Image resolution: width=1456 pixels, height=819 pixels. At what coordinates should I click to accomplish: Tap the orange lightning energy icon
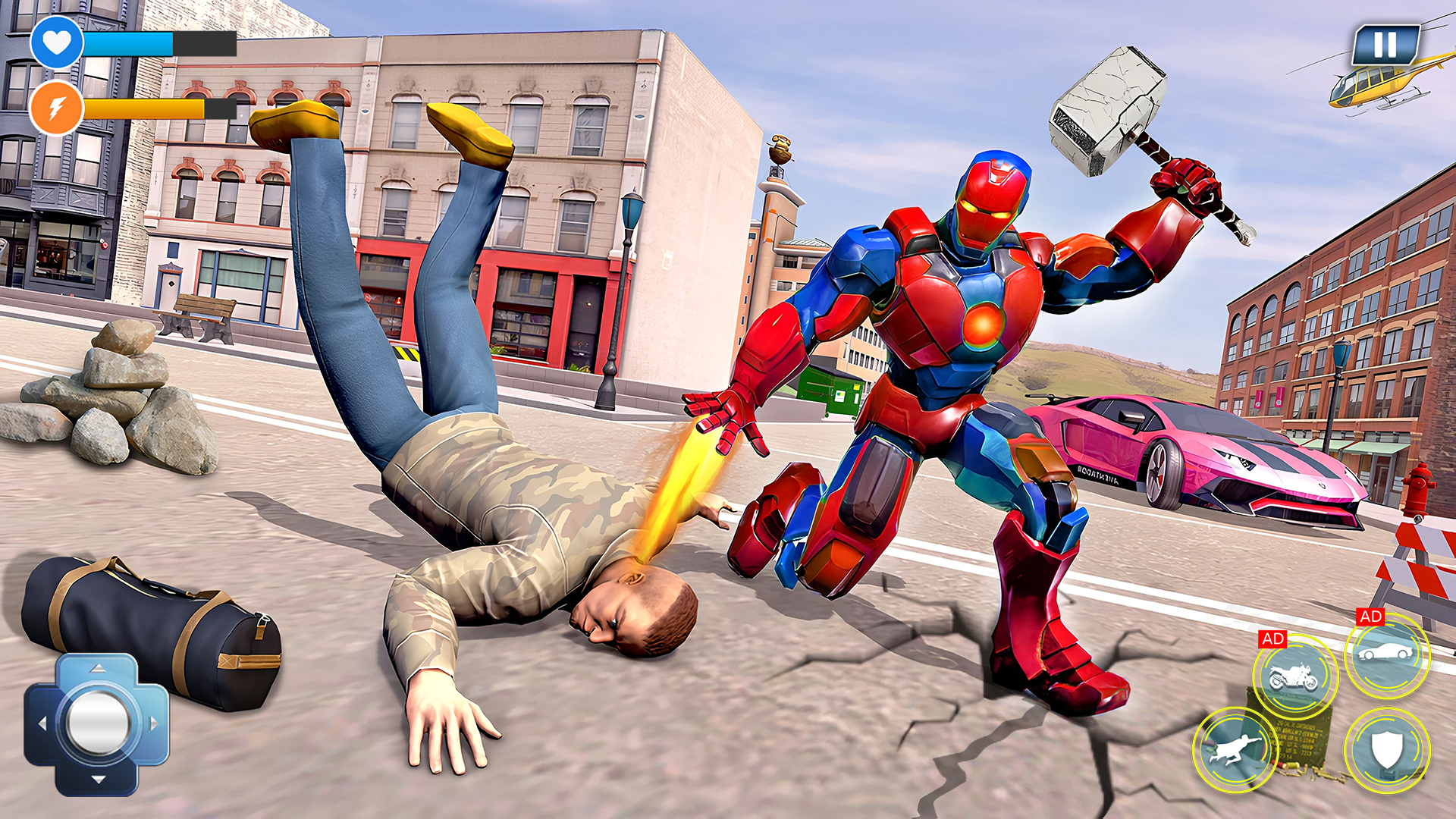57,108
